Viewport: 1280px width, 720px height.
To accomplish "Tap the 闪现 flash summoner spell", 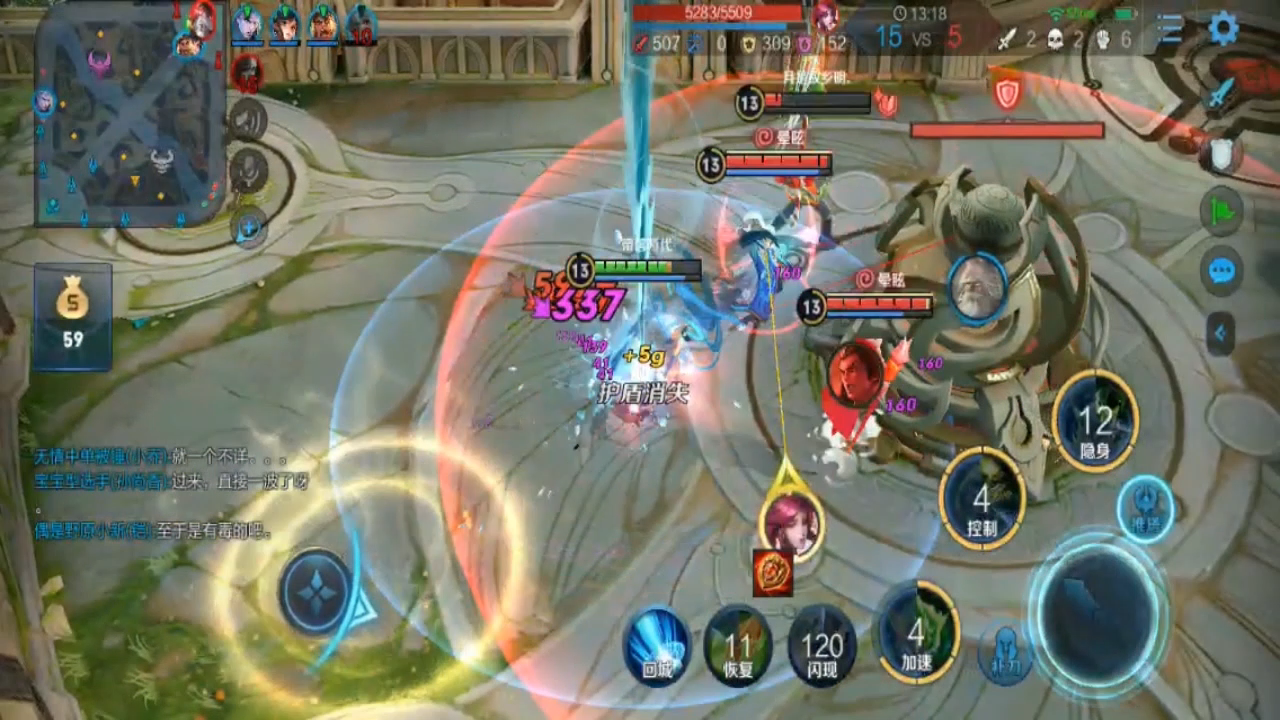I will click(x=822, y=645).
